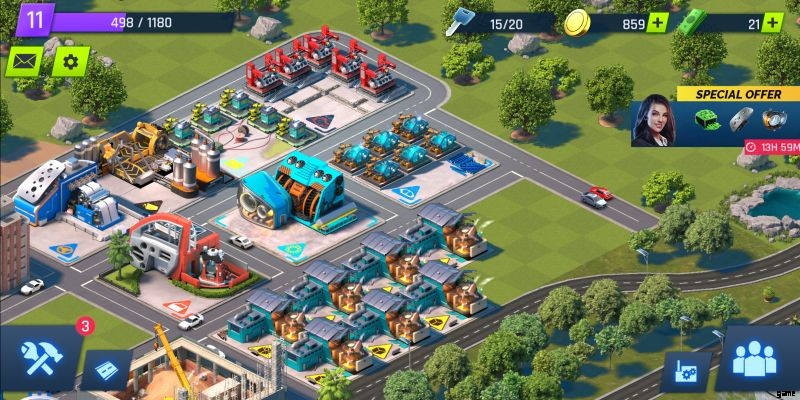
Task: Tap the level 11 badge
Action: (34, 19)
